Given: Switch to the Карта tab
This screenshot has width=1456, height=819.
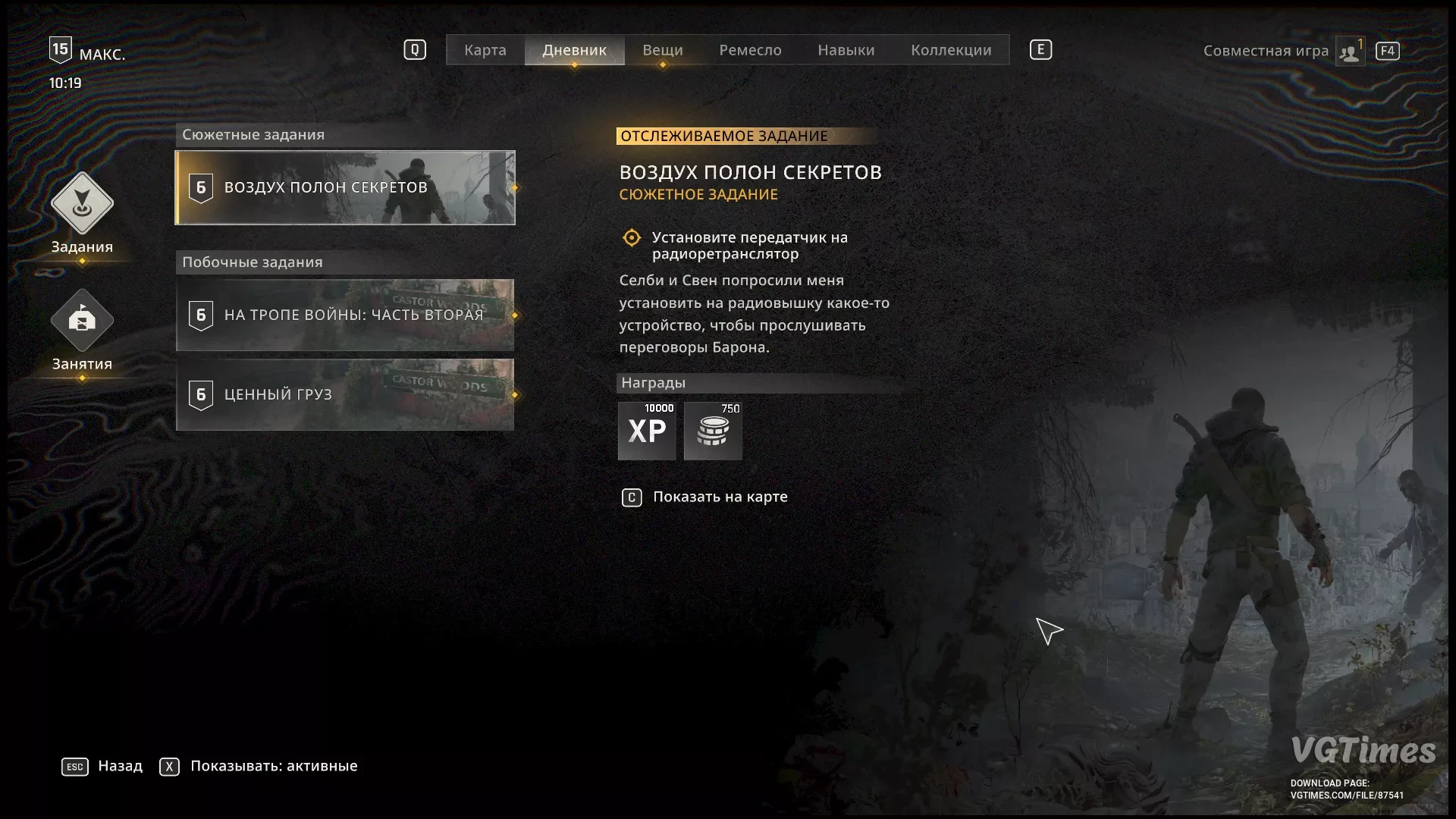Looking at the screenshot, I should [x=485, y=50].
